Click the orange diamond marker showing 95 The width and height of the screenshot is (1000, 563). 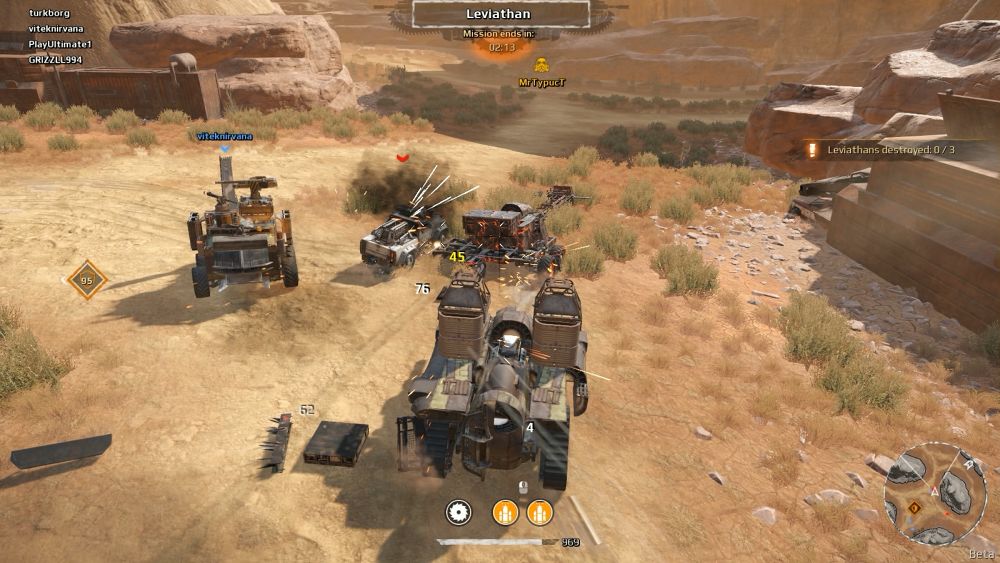click(86, 281)
